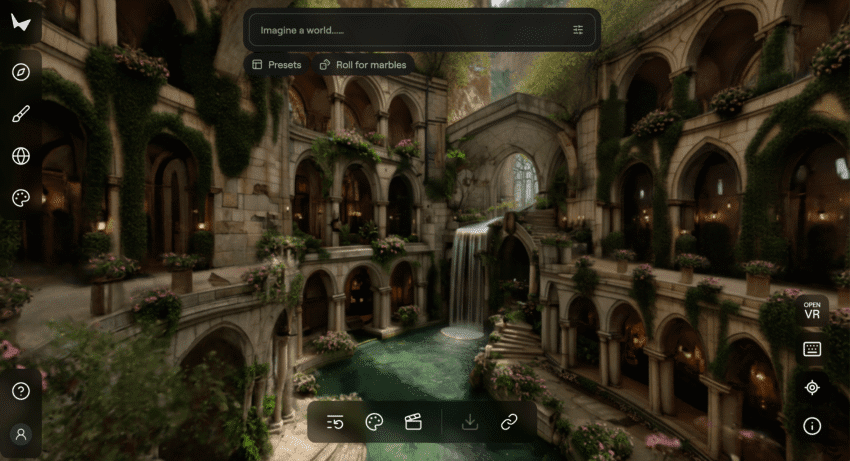Click the logo icon at top left

(x=21, y=23)
